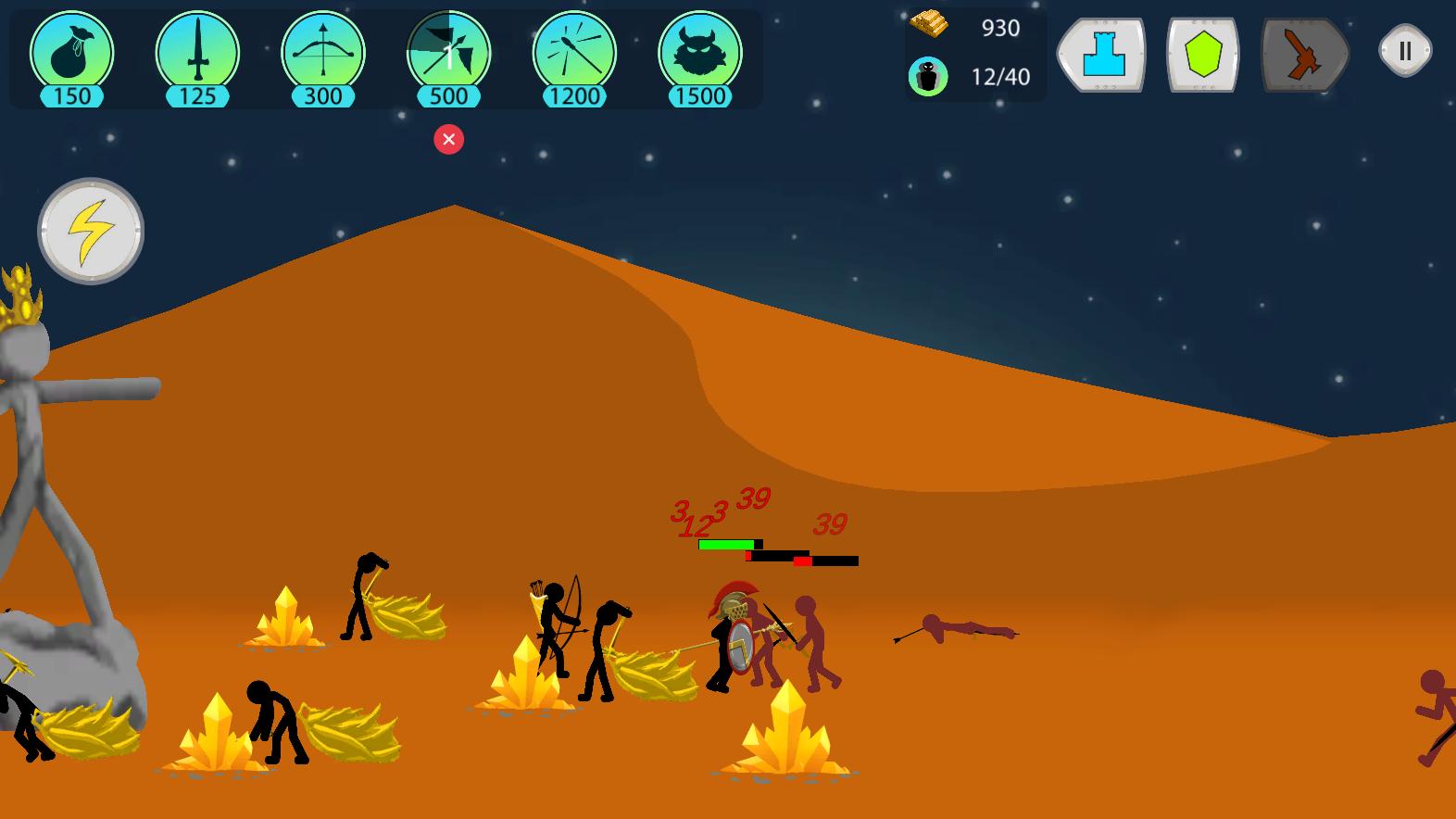Pause the game
This screenshot has height=819, width=1456.
point(1404,49)
